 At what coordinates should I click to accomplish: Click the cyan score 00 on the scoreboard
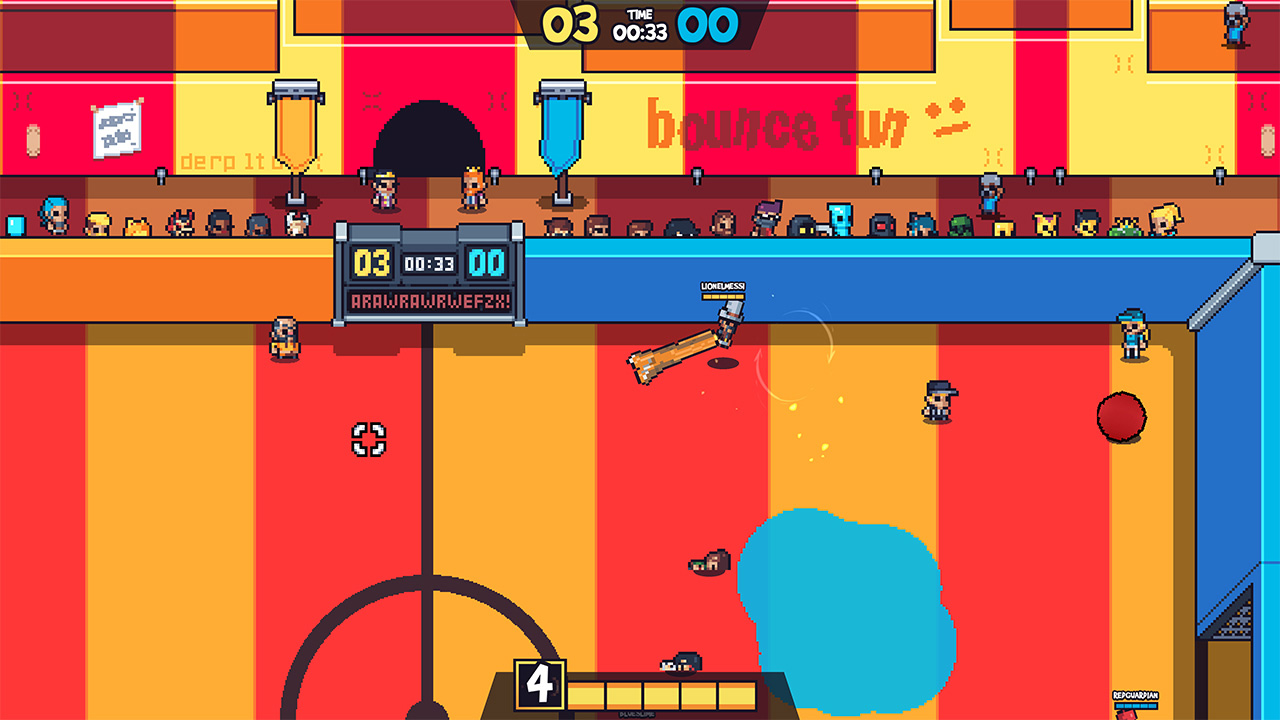tap(490, 263)
